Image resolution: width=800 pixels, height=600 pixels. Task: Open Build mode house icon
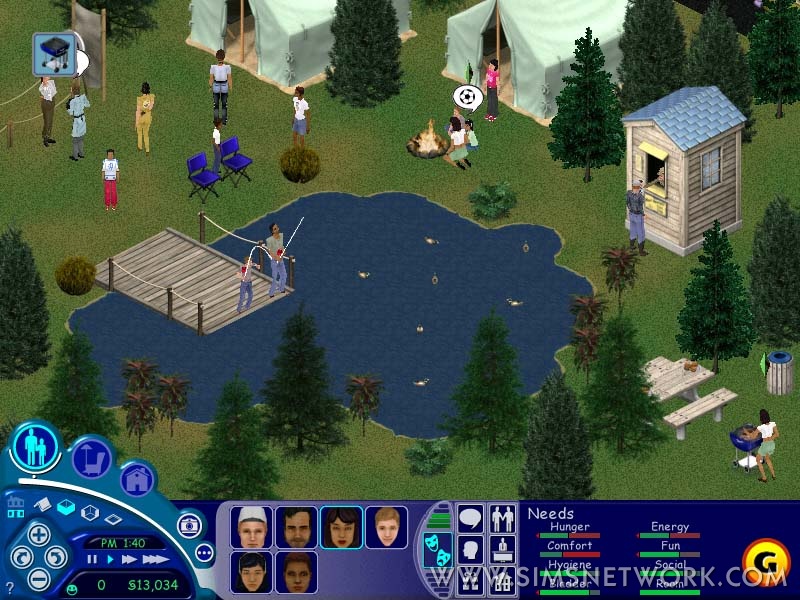point(137,478)
